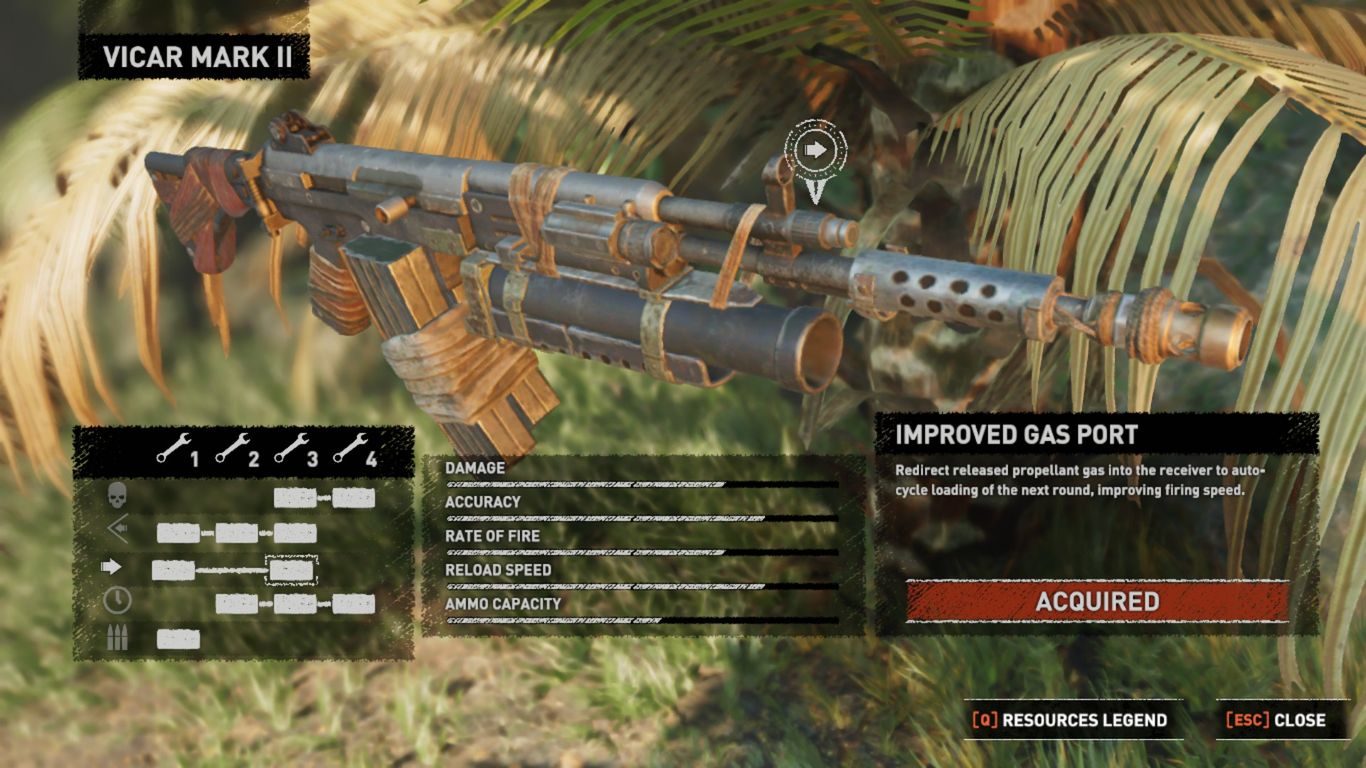
Task: Pick the tier 3 accuracy upgrade node
Action: pyautogui.click(x=296, y=533)
